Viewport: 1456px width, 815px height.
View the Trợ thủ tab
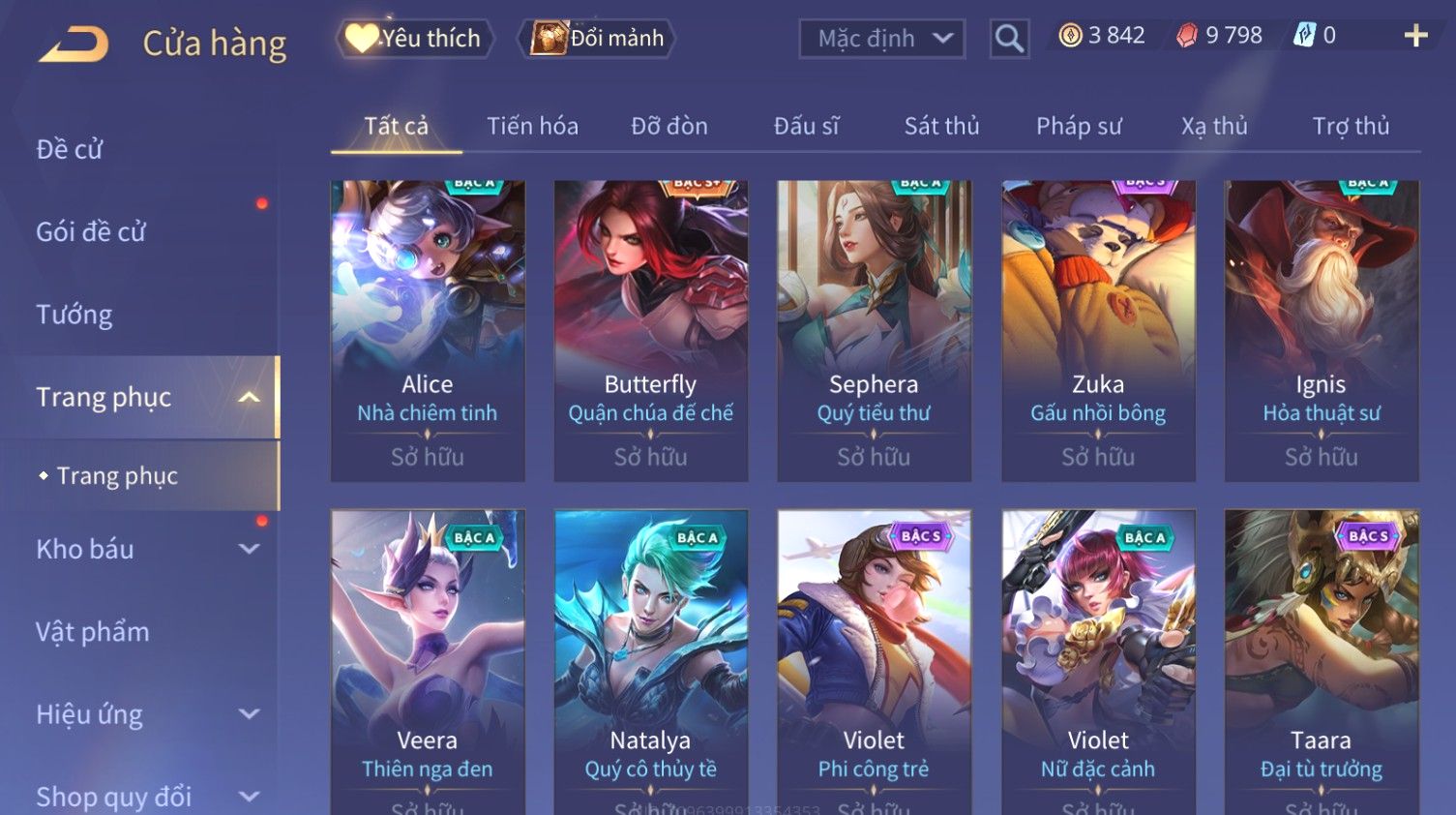coord(1351,126)
